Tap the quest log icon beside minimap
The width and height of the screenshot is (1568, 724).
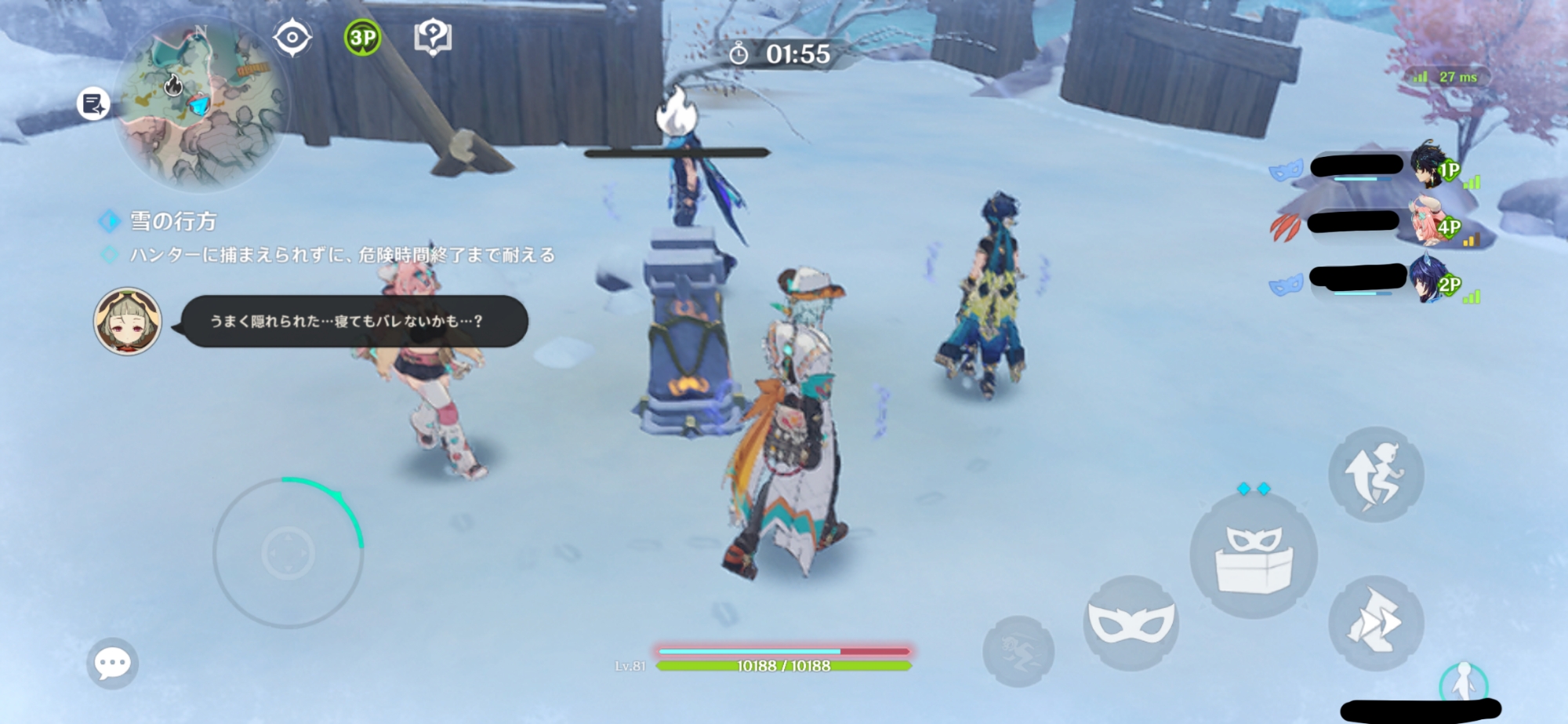[93, 104]
